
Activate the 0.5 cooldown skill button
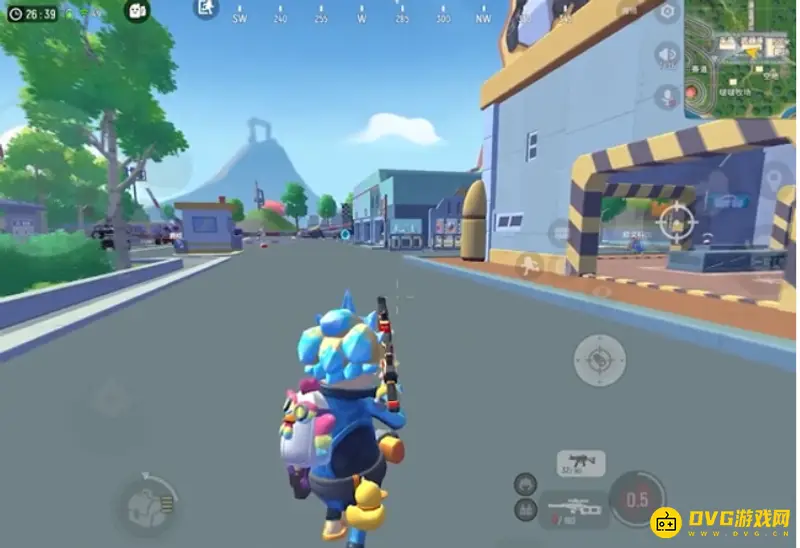[x=638, y=499]
